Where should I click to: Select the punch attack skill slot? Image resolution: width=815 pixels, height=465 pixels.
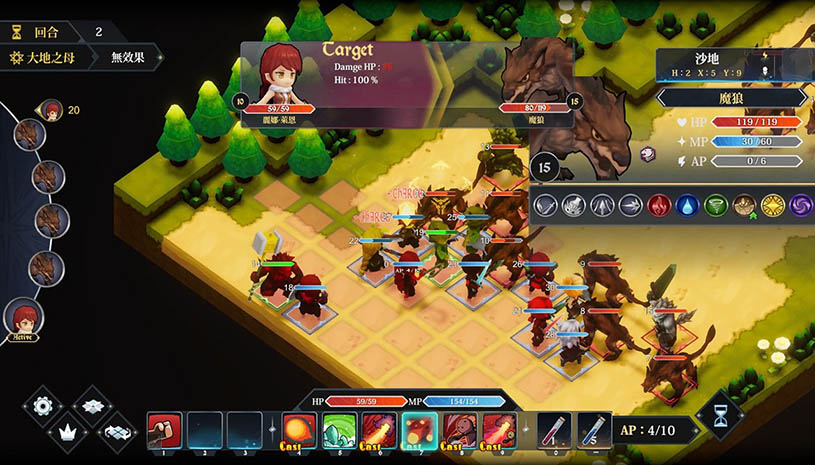(163, 430)
